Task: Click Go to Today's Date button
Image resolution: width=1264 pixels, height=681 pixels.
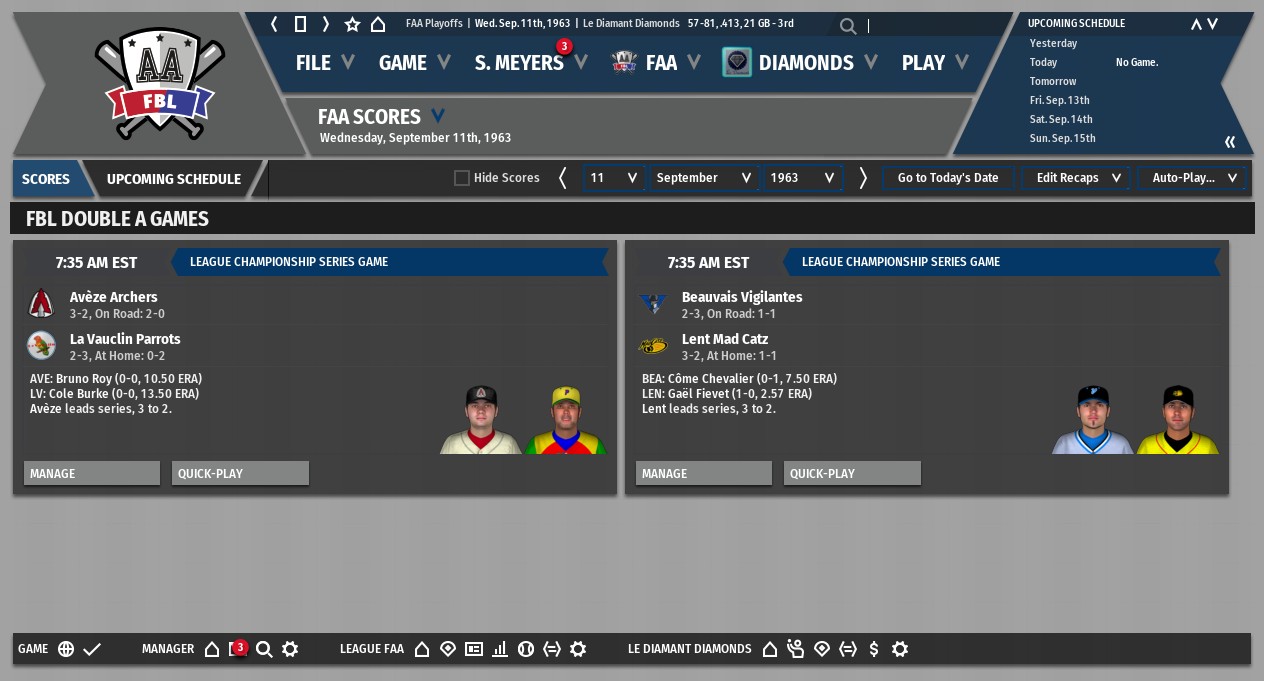Action: (947, 178)
